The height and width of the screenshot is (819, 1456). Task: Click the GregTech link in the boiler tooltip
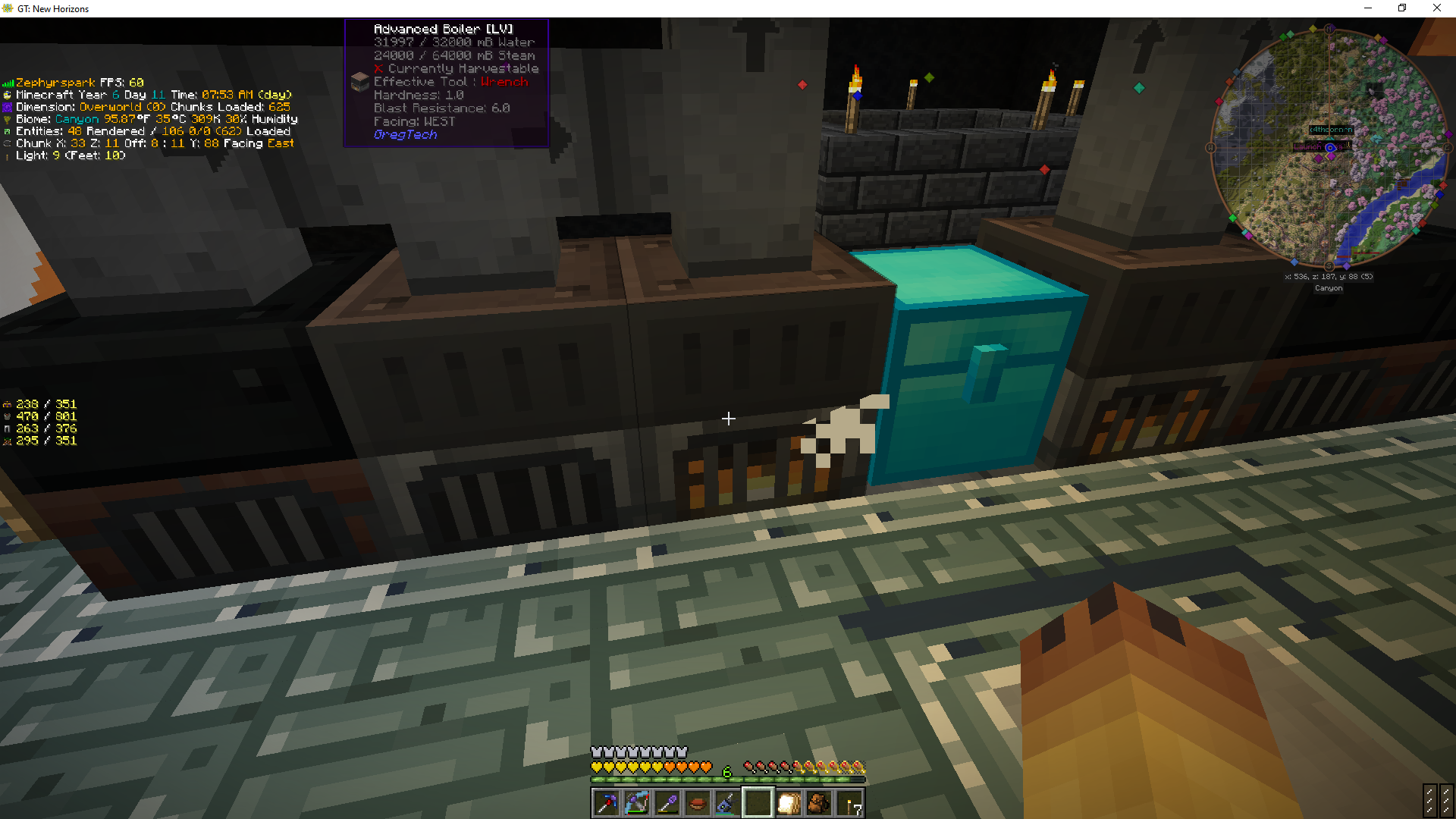click(406, 134)
